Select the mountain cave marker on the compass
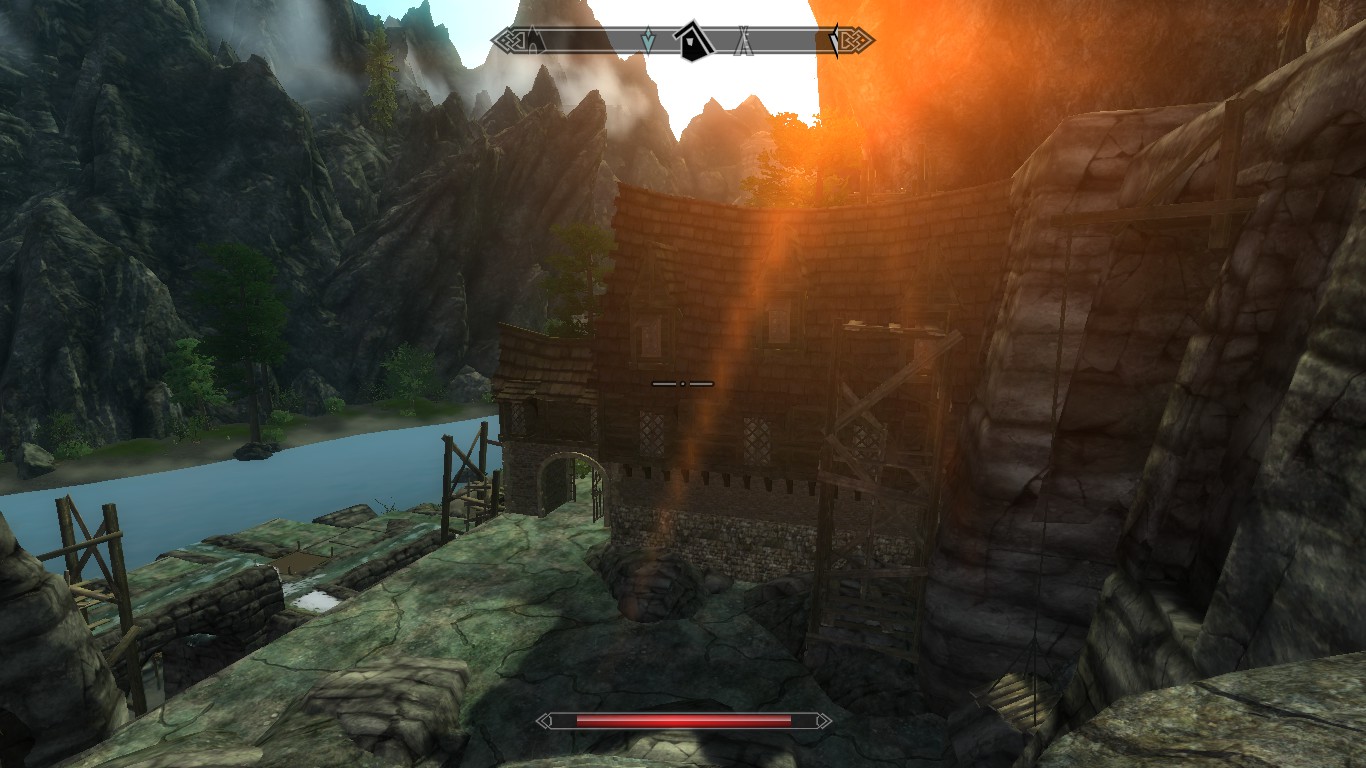The width and height of the screenshot is (1366, 768). [533, 40]
